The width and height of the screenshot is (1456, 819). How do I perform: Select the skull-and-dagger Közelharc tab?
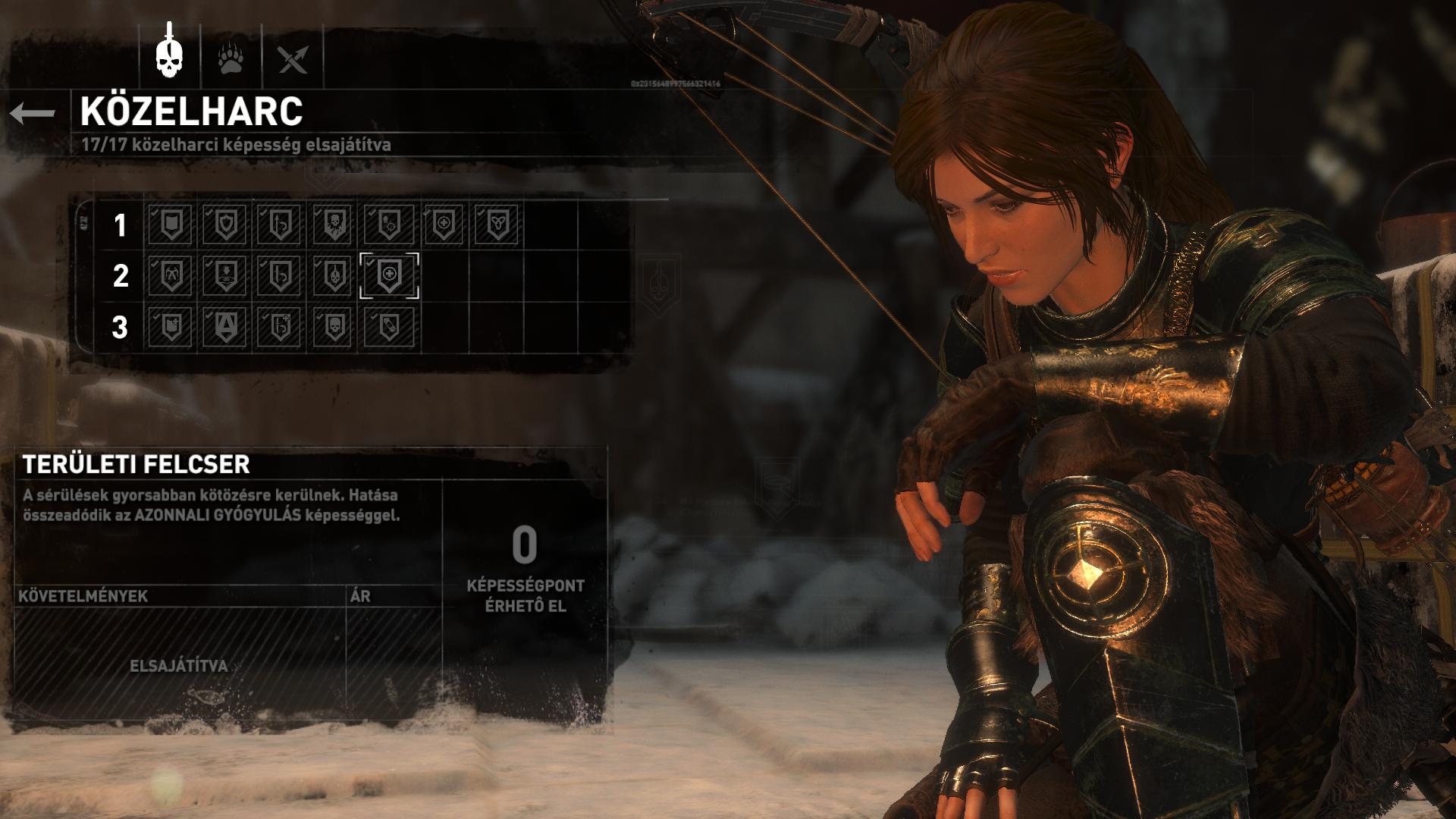170,55
